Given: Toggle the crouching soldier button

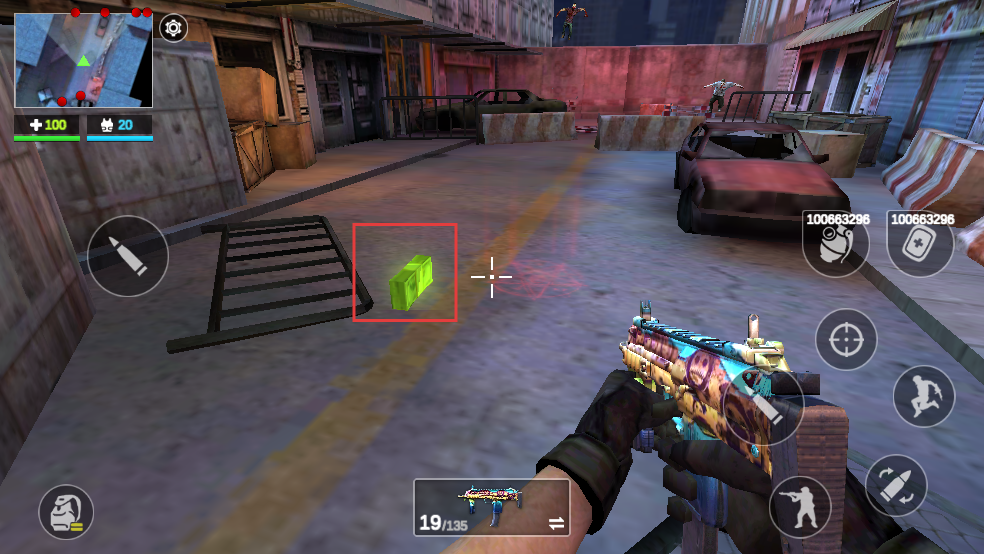Looking at the screenshot, I should click(800, 506).
